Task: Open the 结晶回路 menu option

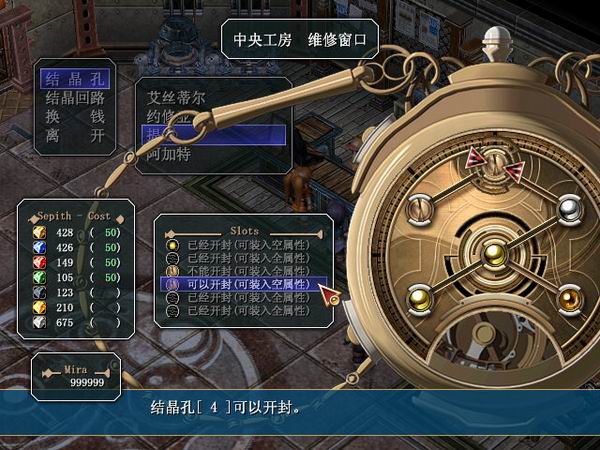Action: coord(75,97)
